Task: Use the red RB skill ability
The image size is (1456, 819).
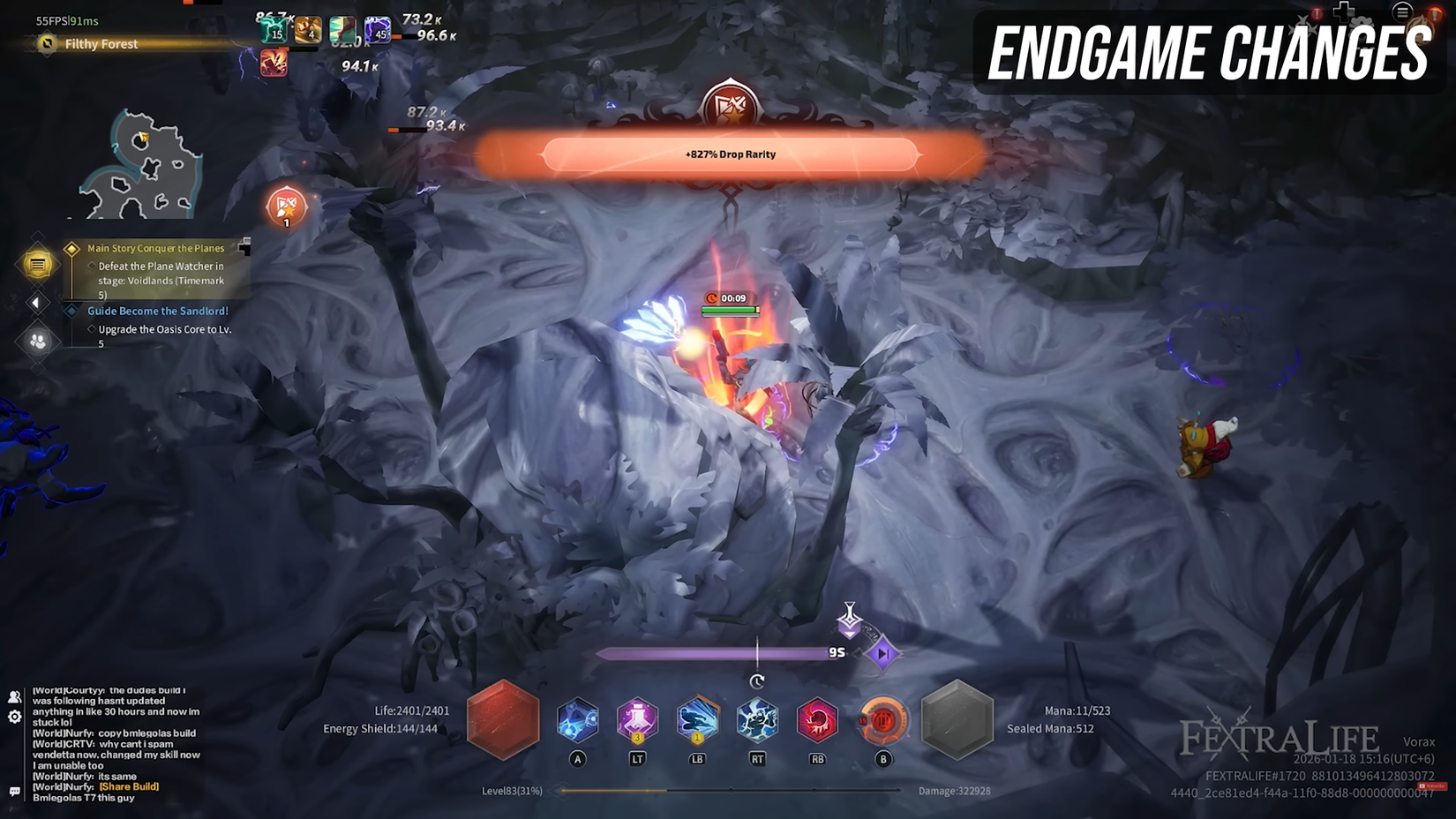Action: point(816,721)
